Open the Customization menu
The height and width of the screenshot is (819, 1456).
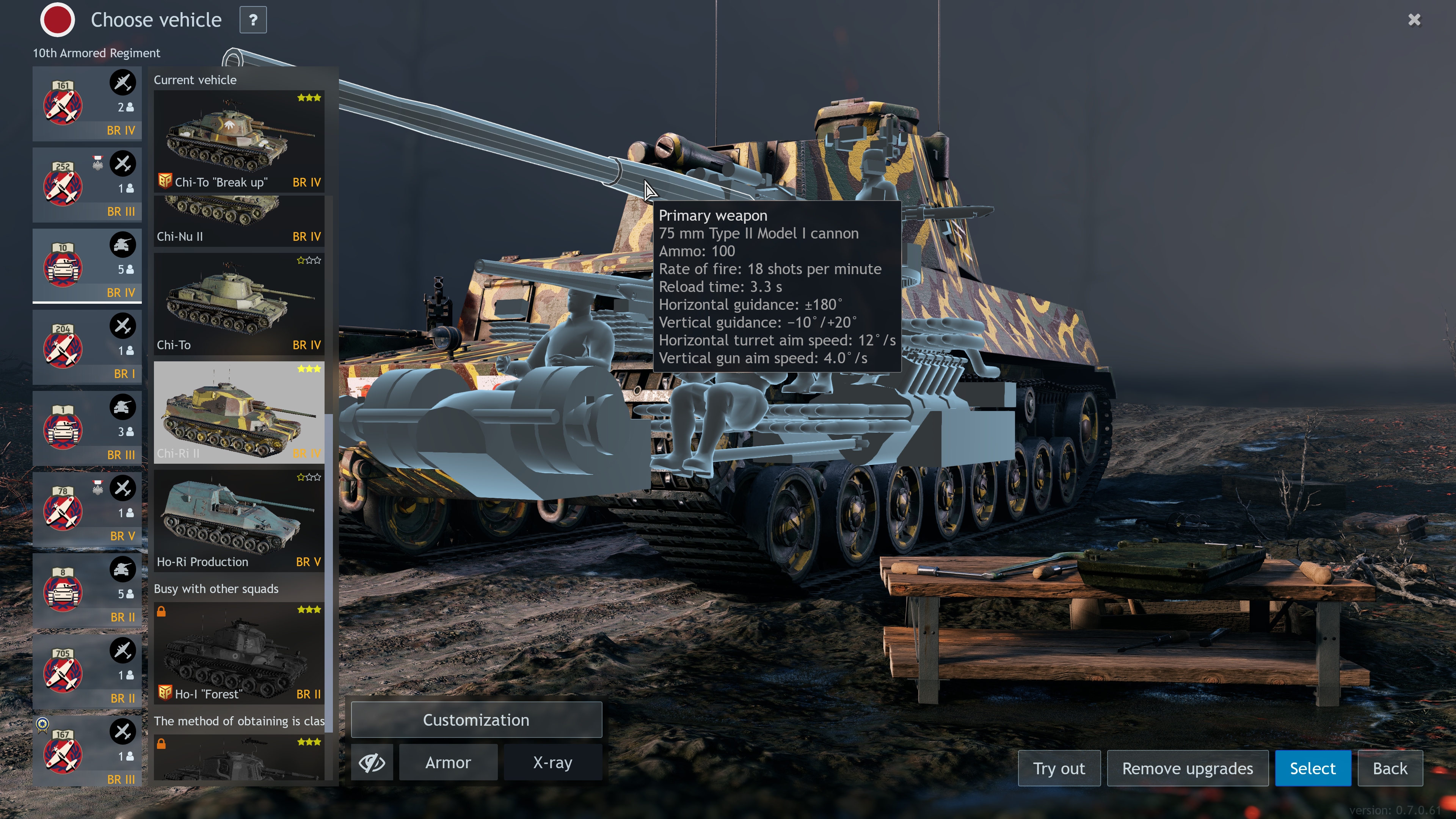[x=476, y=720]
